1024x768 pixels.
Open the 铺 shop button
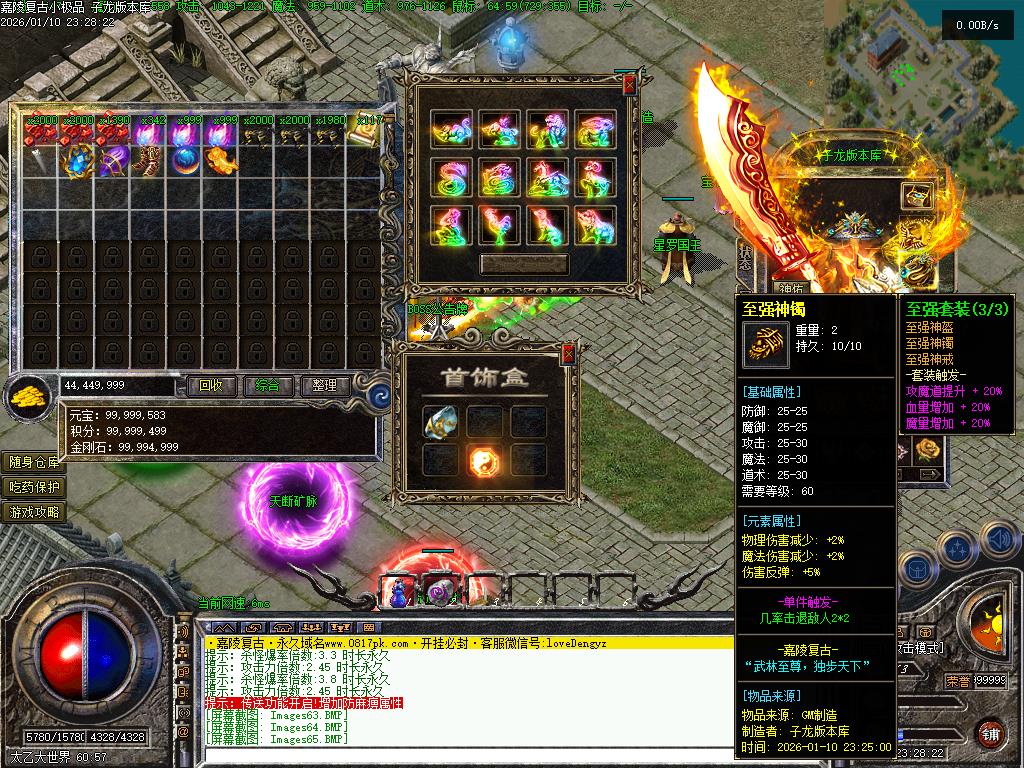pos(990,733)
